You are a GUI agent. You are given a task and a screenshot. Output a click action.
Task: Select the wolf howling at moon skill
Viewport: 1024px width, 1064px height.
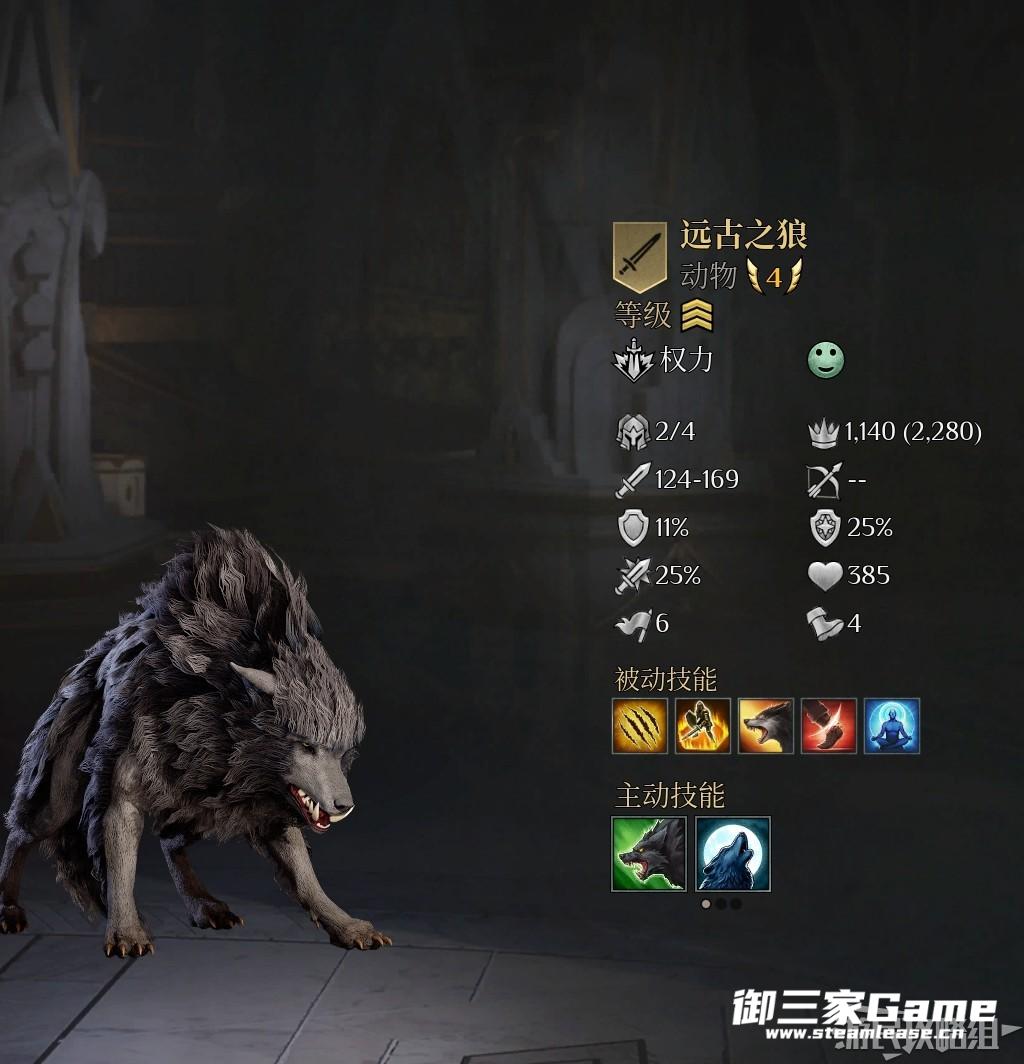pos(733,853)
